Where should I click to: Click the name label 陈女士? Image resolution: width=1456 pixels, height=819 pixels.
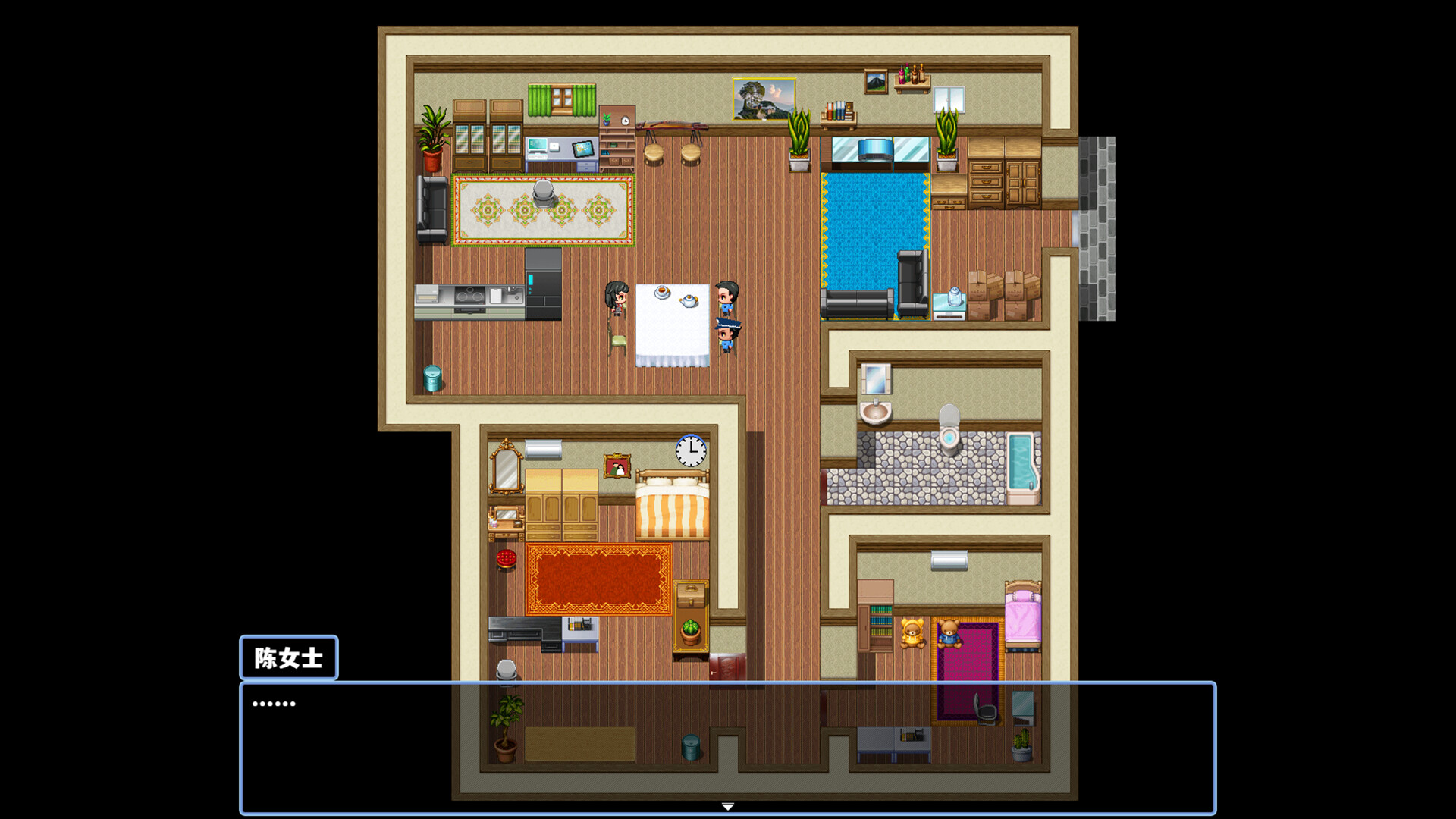coord(289,658)
